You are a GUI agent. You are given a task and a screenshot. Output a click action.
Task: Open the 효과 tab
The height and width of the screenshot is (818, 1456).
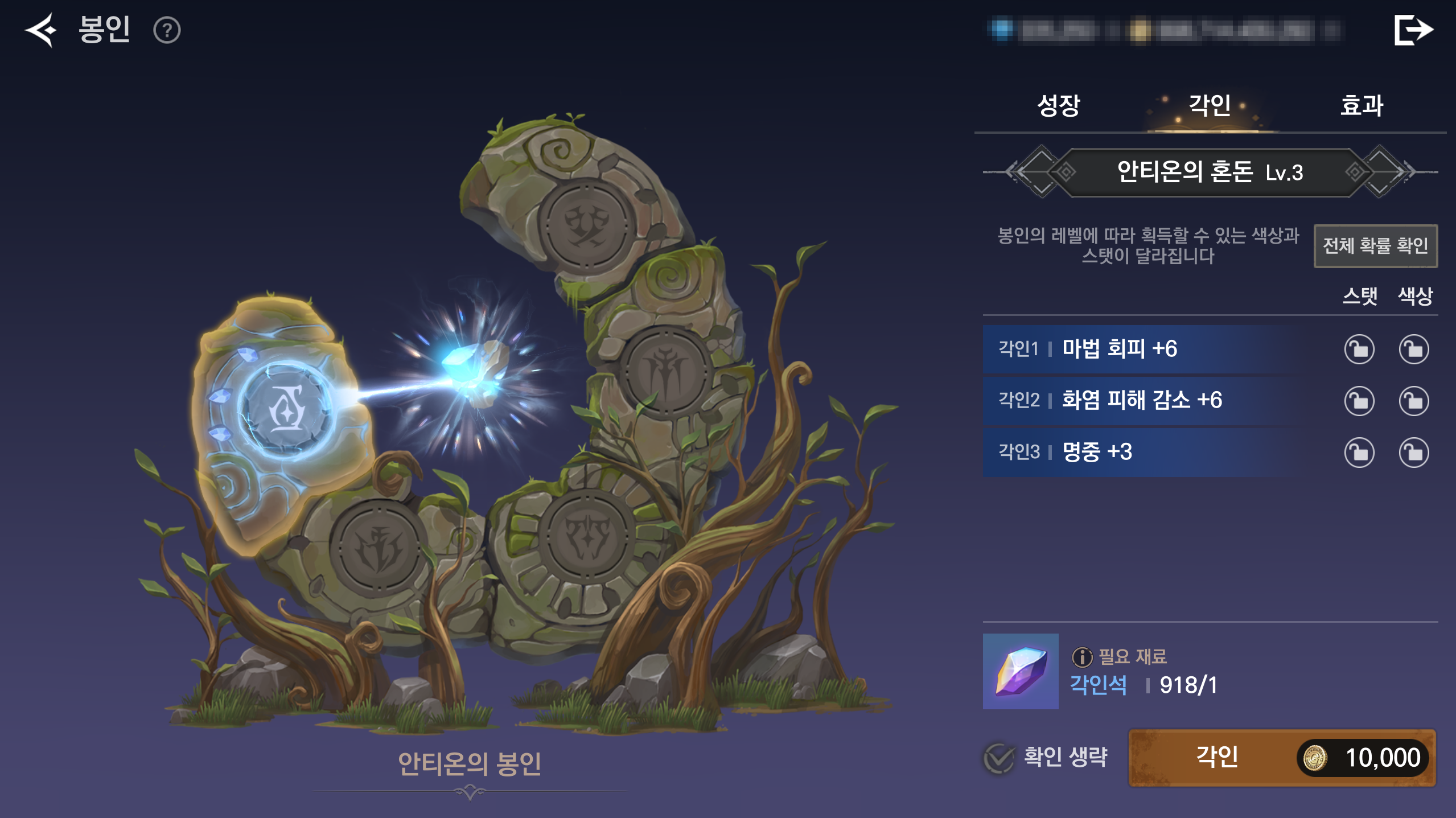coord(1362,105)
